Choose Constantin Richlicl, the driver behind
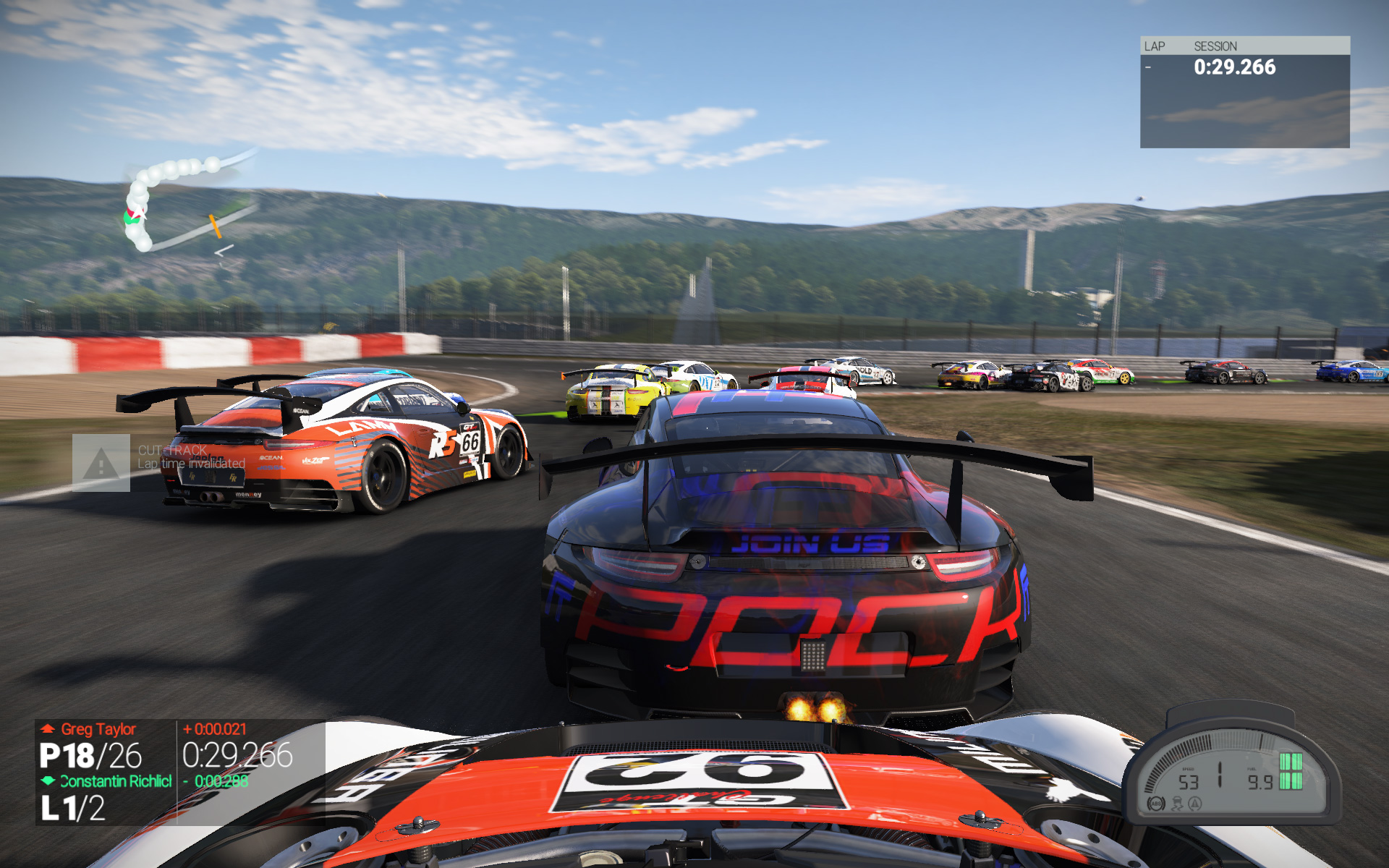This screenshot has height=868, width=1389. [x=116, y=781]
